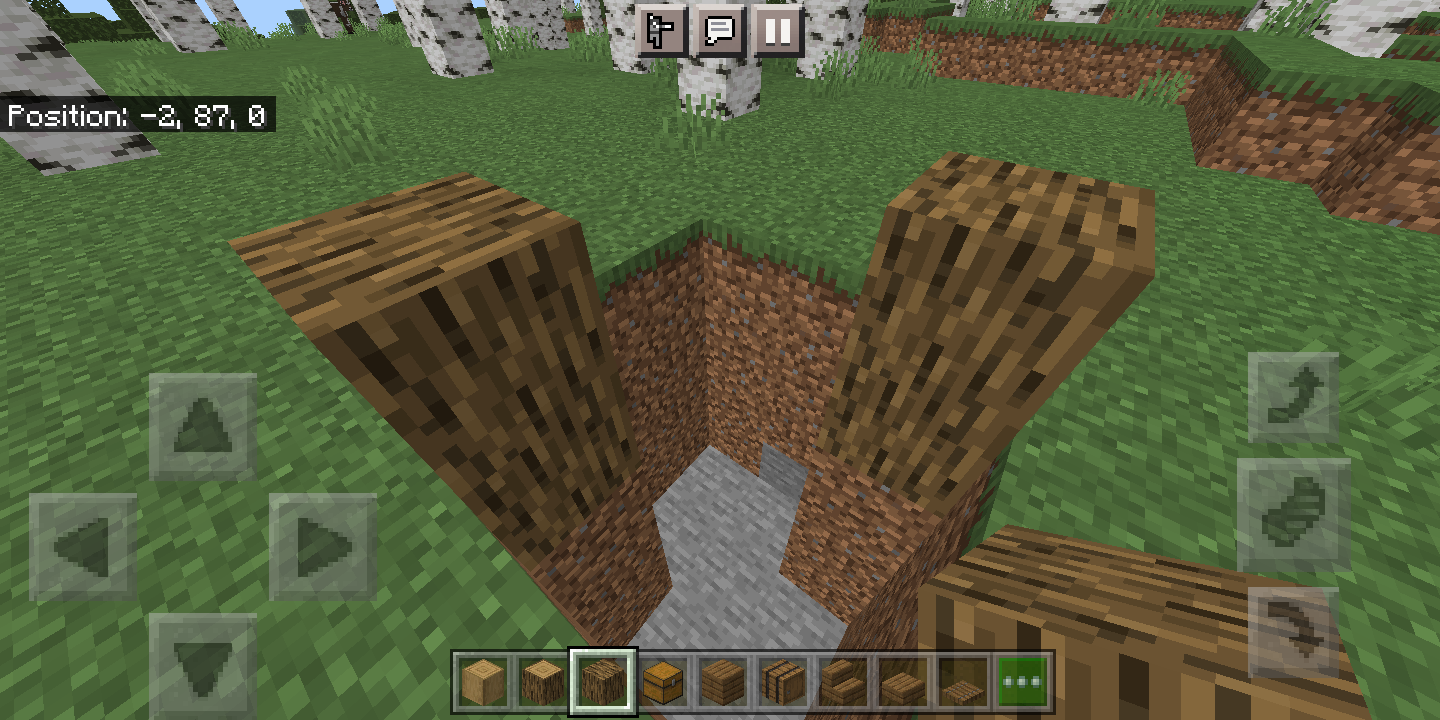Select the stripped birch wood in slot one
Image resolution: width=1440 pixels, height=720 pixels.
point(483,683)
